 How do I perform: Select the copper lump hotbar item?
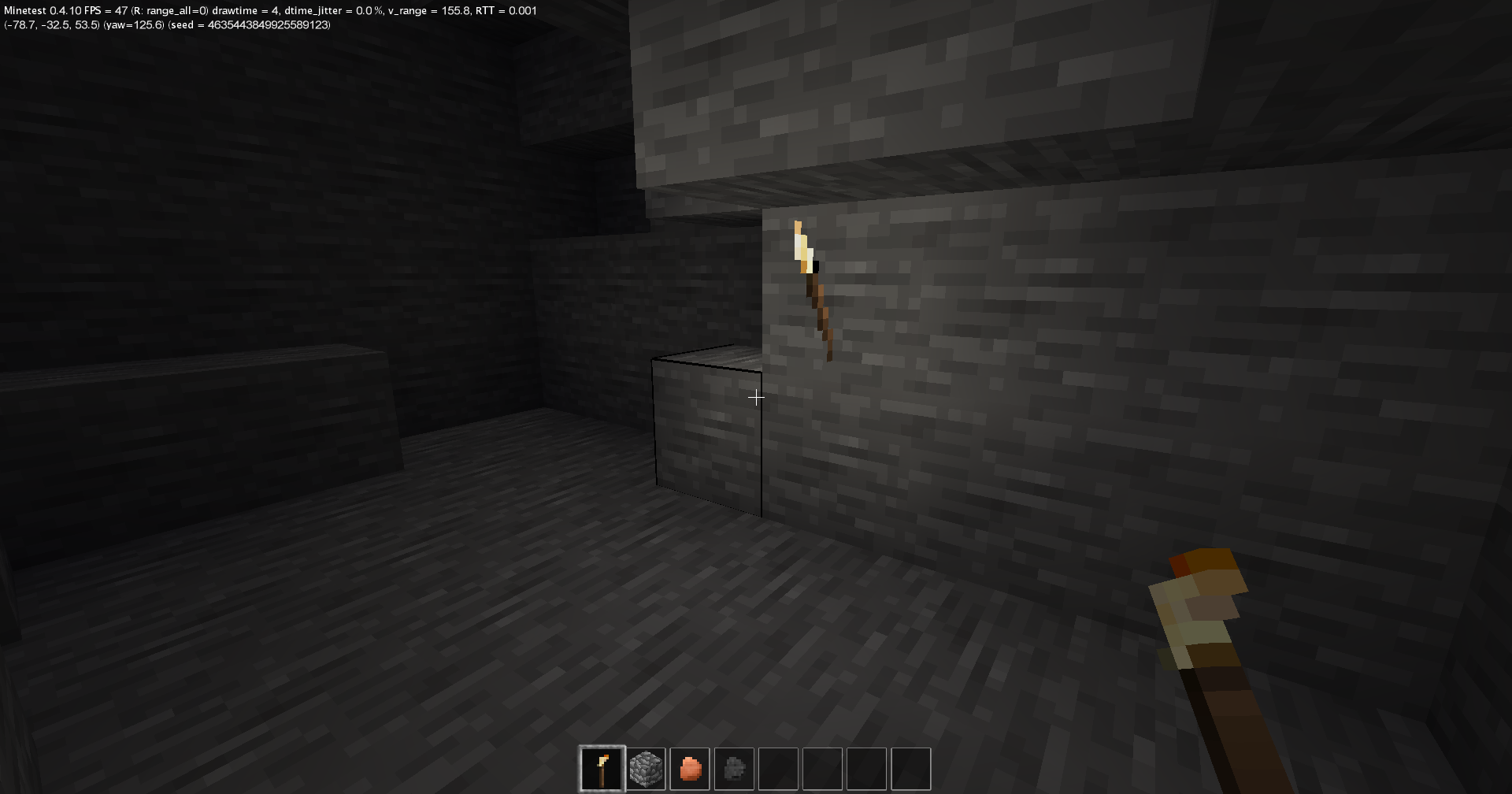691,768
